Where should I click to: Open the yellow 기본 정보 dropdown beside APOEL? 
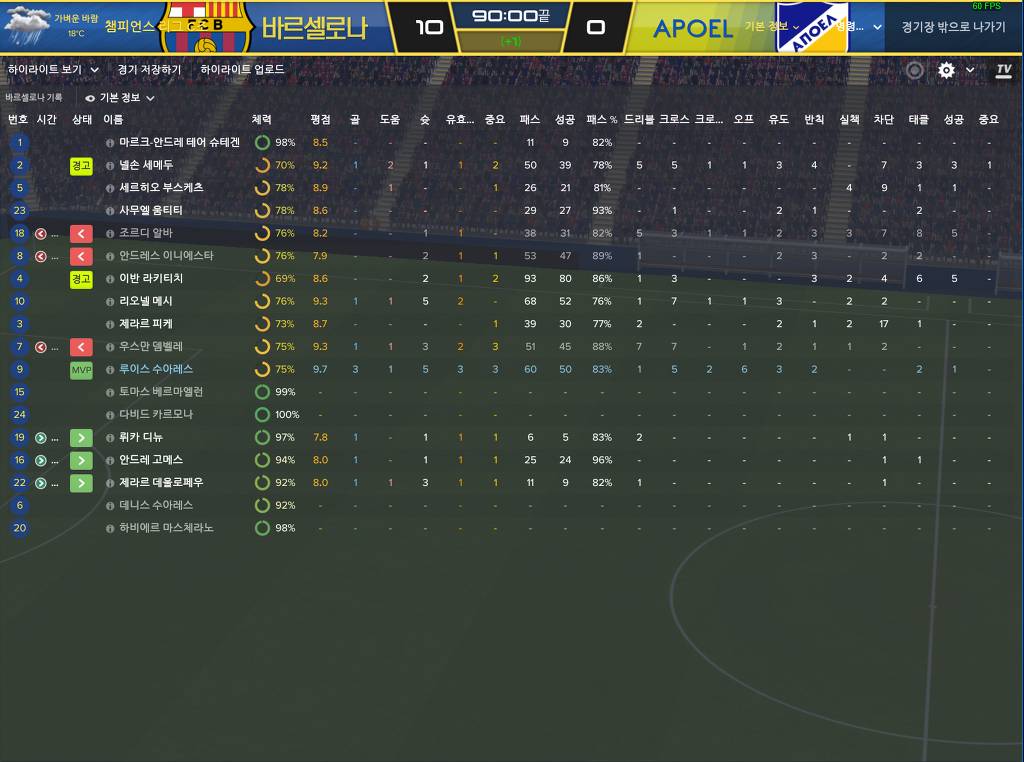pos(772,26)
